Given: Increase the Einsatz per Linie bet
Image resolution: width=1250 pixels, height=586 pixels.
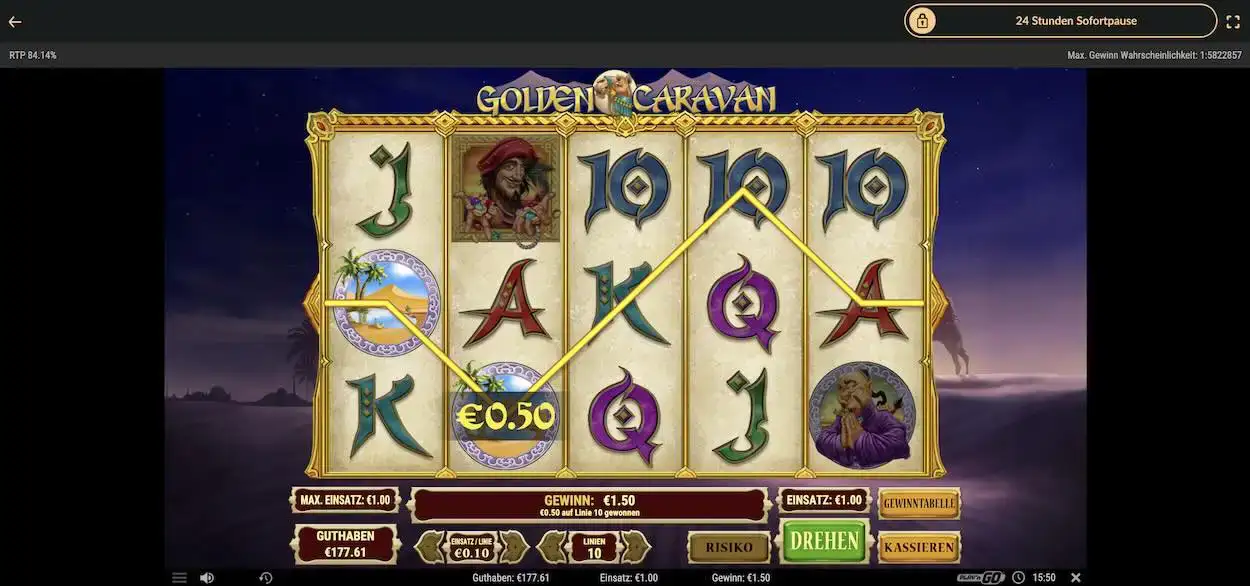Looking at the screenshot, I should tap(514, 547).
